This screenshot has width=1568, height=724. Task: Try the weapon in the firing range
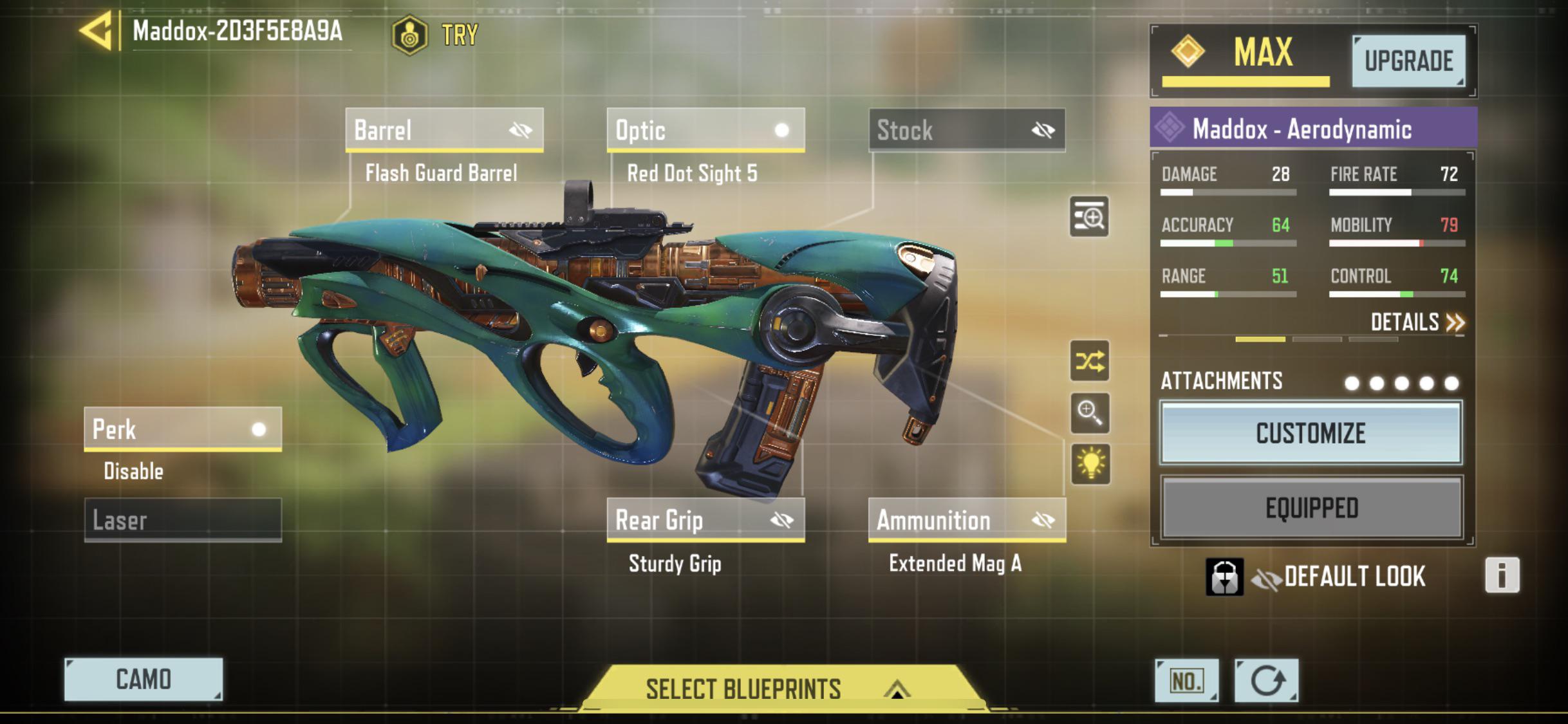click(436, 35)
